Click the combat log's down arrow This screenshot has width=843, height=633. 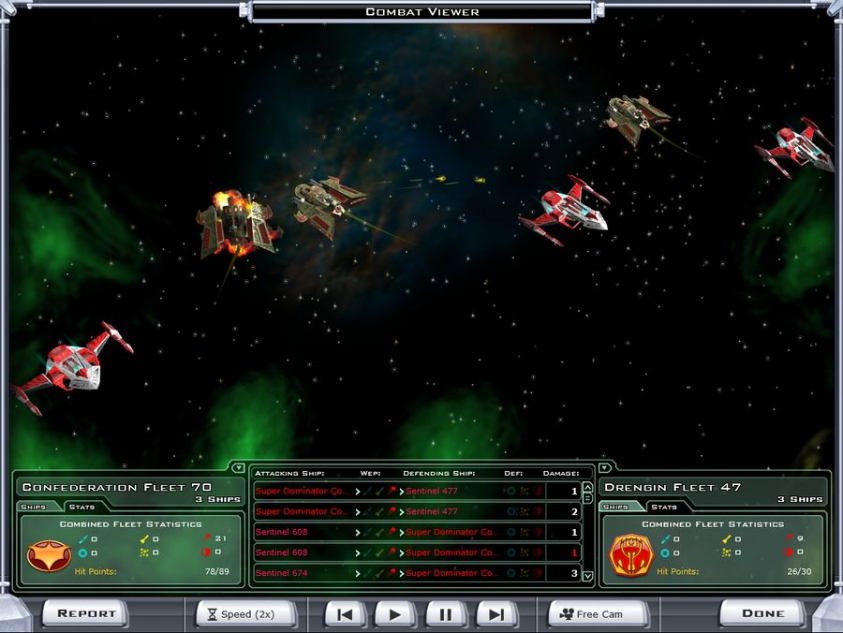(x=588, y=576)
